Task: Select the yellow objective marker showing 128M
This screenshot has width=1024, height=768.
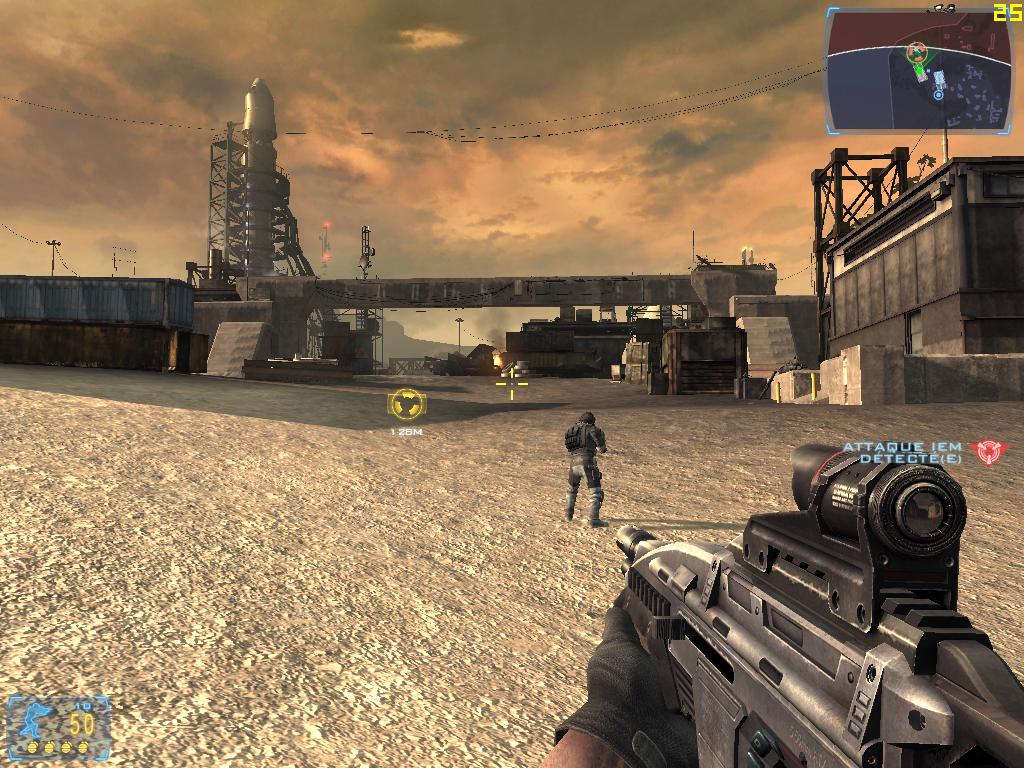Action: [406, 405]
